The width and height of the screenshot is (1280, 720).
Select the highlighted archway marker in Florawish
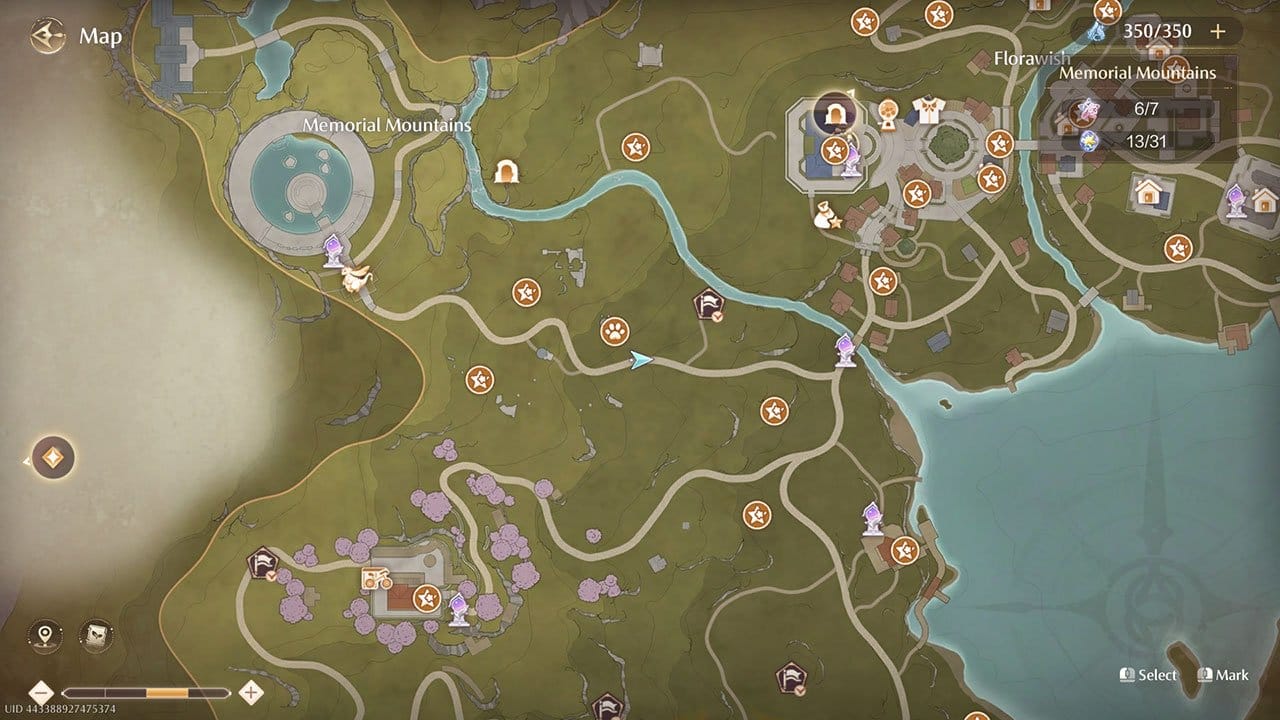[832, 113]
